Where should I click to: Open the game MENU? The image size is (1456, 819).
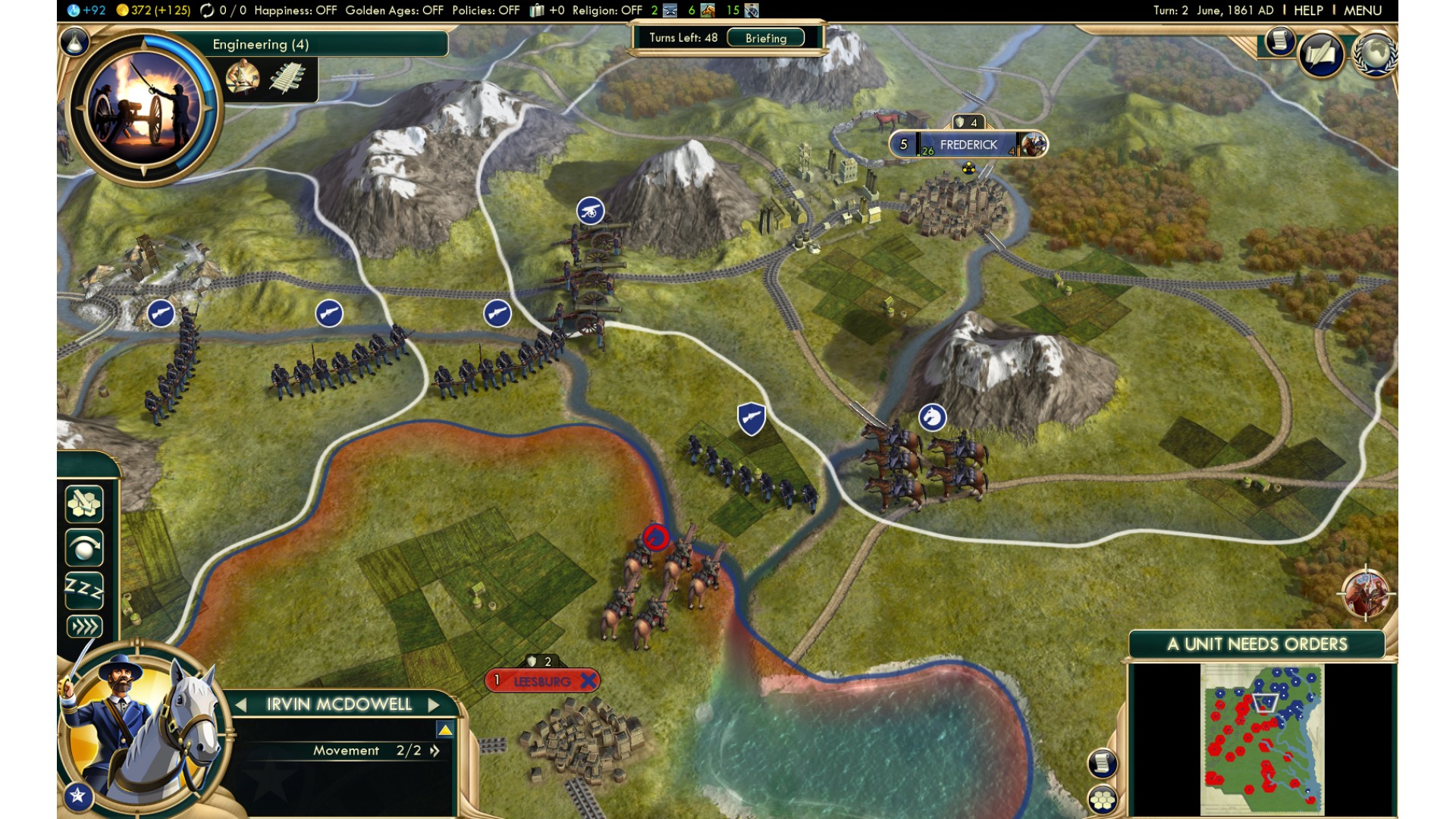(1363, 11)
